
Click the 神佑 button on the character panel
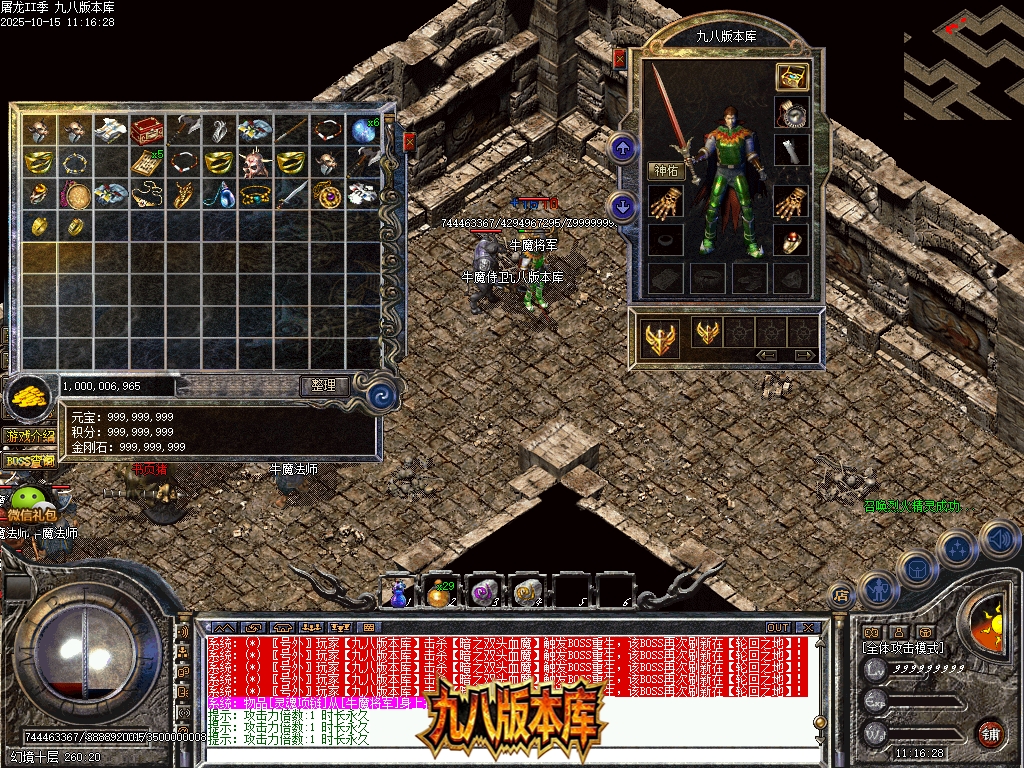coord(667,171)
